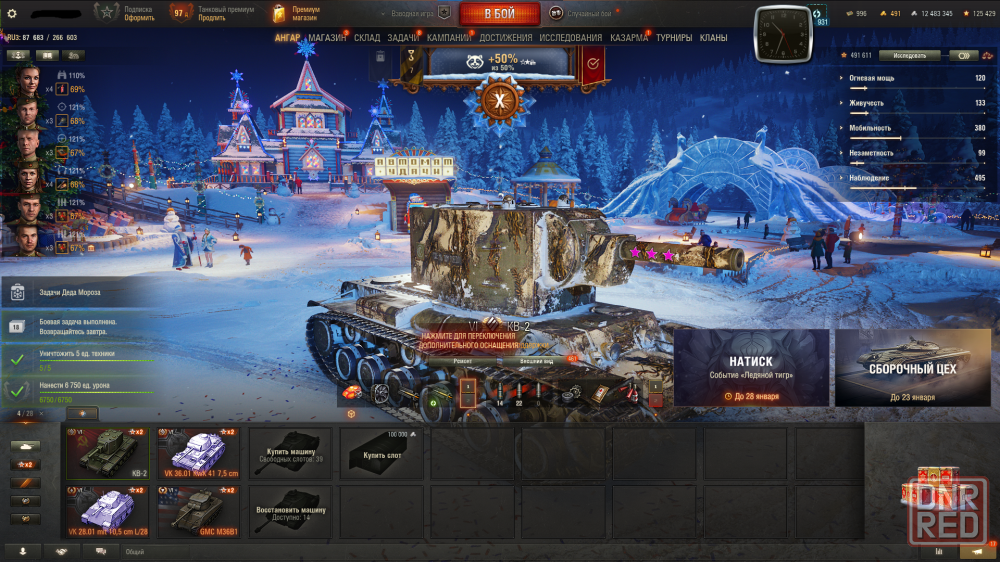Go to the КЛАНЫ tab
This screenshot has height=562, width=1000.
pyautogui.click(x=714, y=38)
